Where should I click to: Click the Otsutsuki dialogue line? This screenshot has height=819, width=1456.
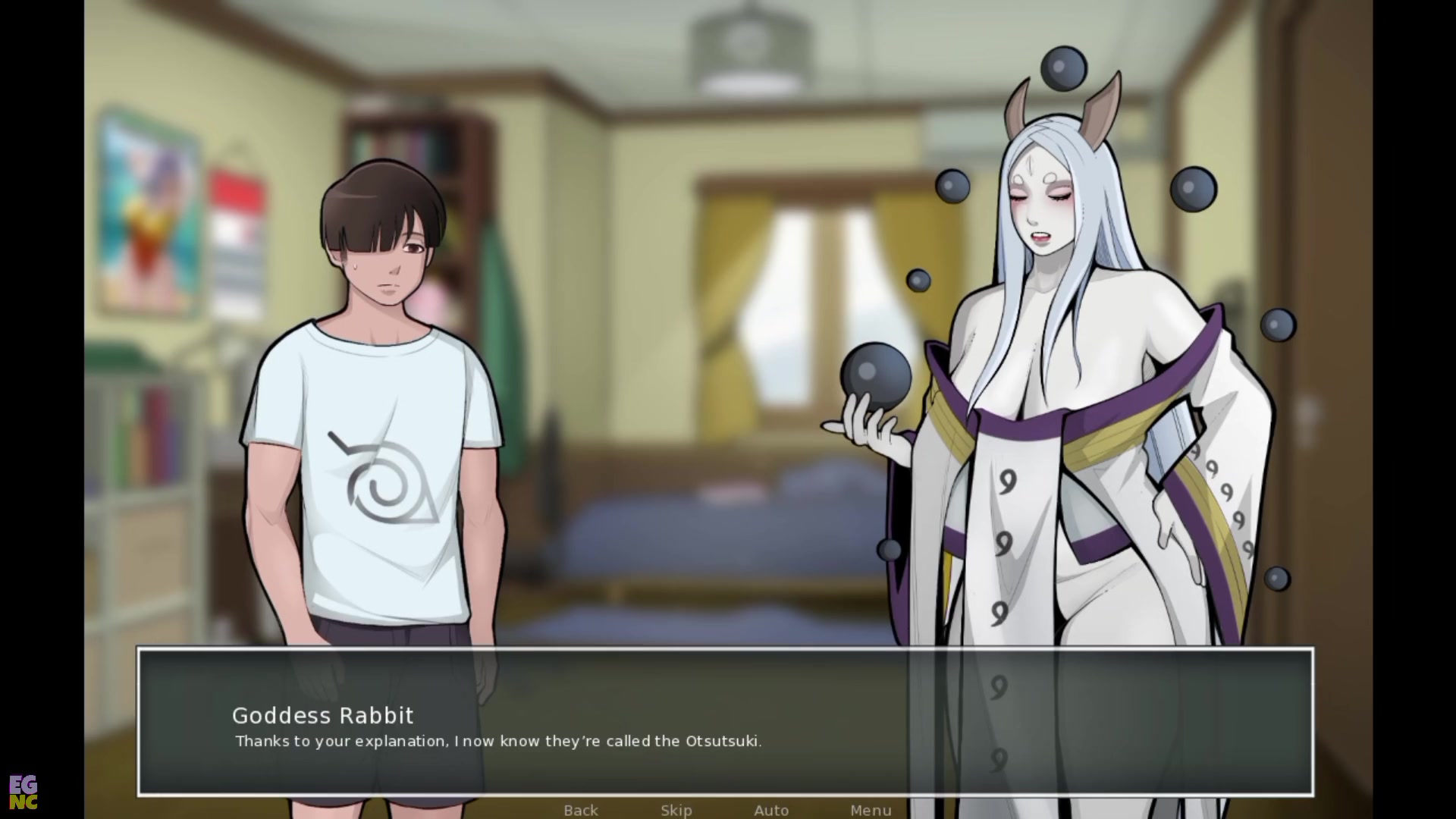[498, 742]
